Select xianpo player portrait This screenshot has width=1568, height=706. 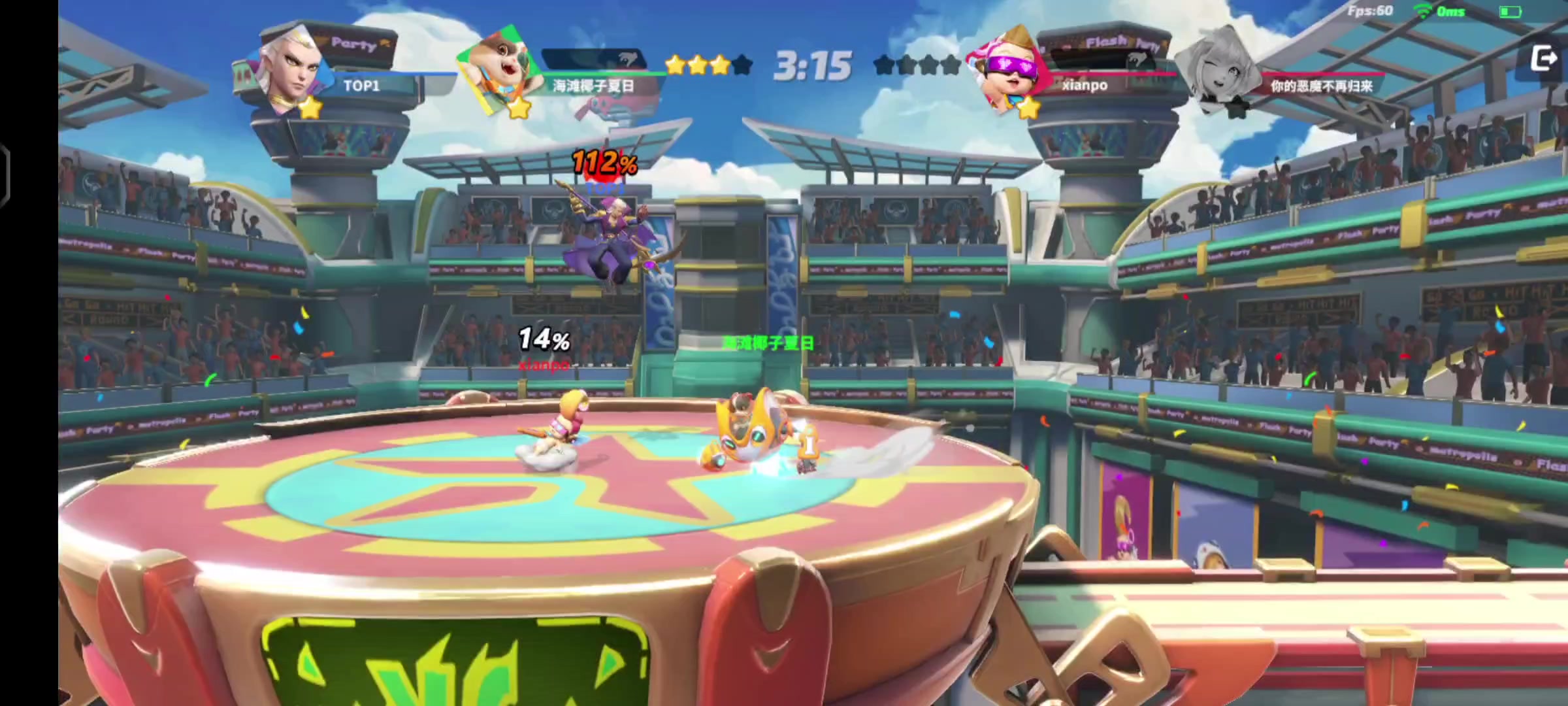[1008, 72]
